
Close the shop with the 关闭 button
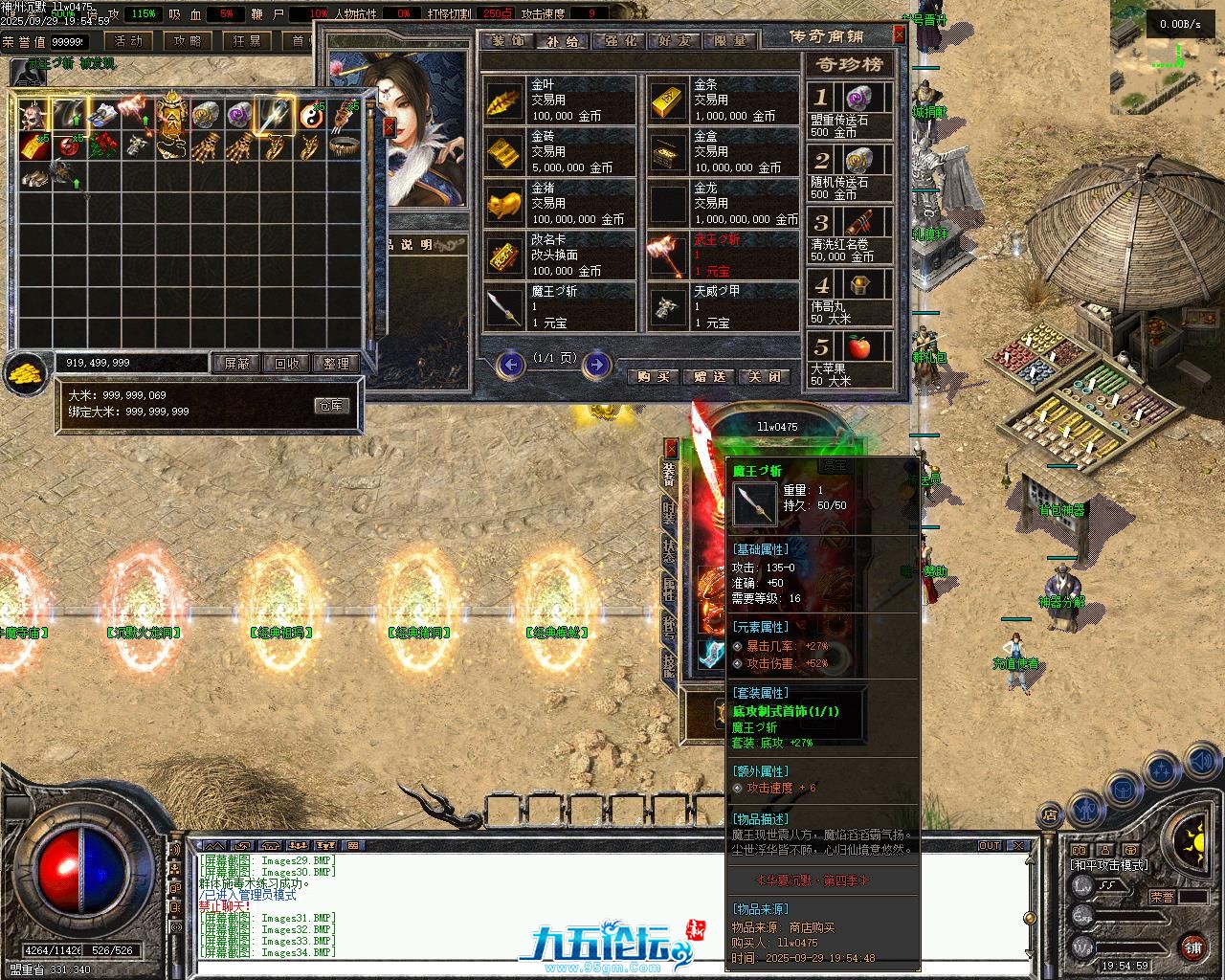click(x=765, y=377)
